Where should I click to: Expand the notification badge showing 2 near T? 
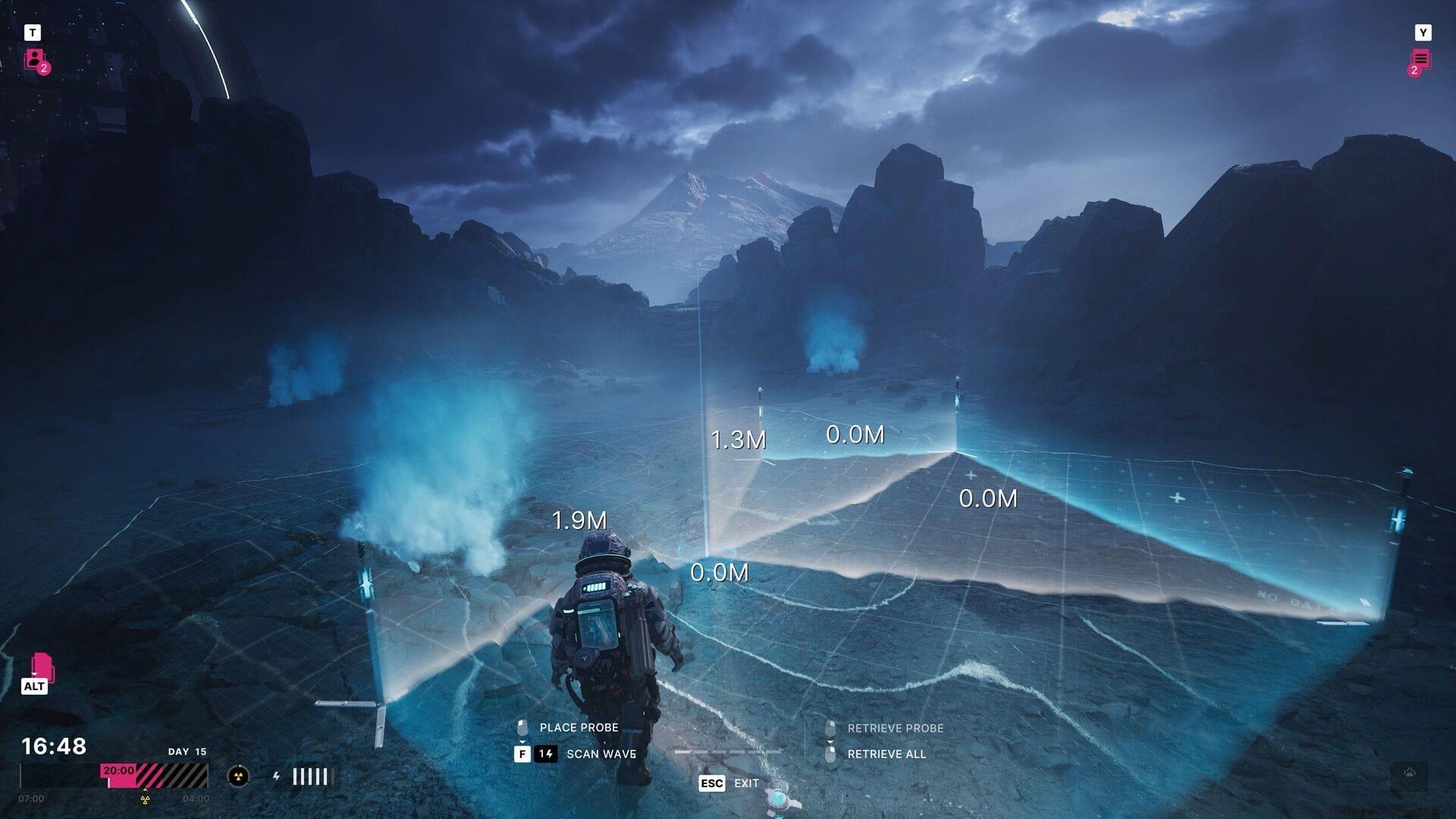coord(44,68)
